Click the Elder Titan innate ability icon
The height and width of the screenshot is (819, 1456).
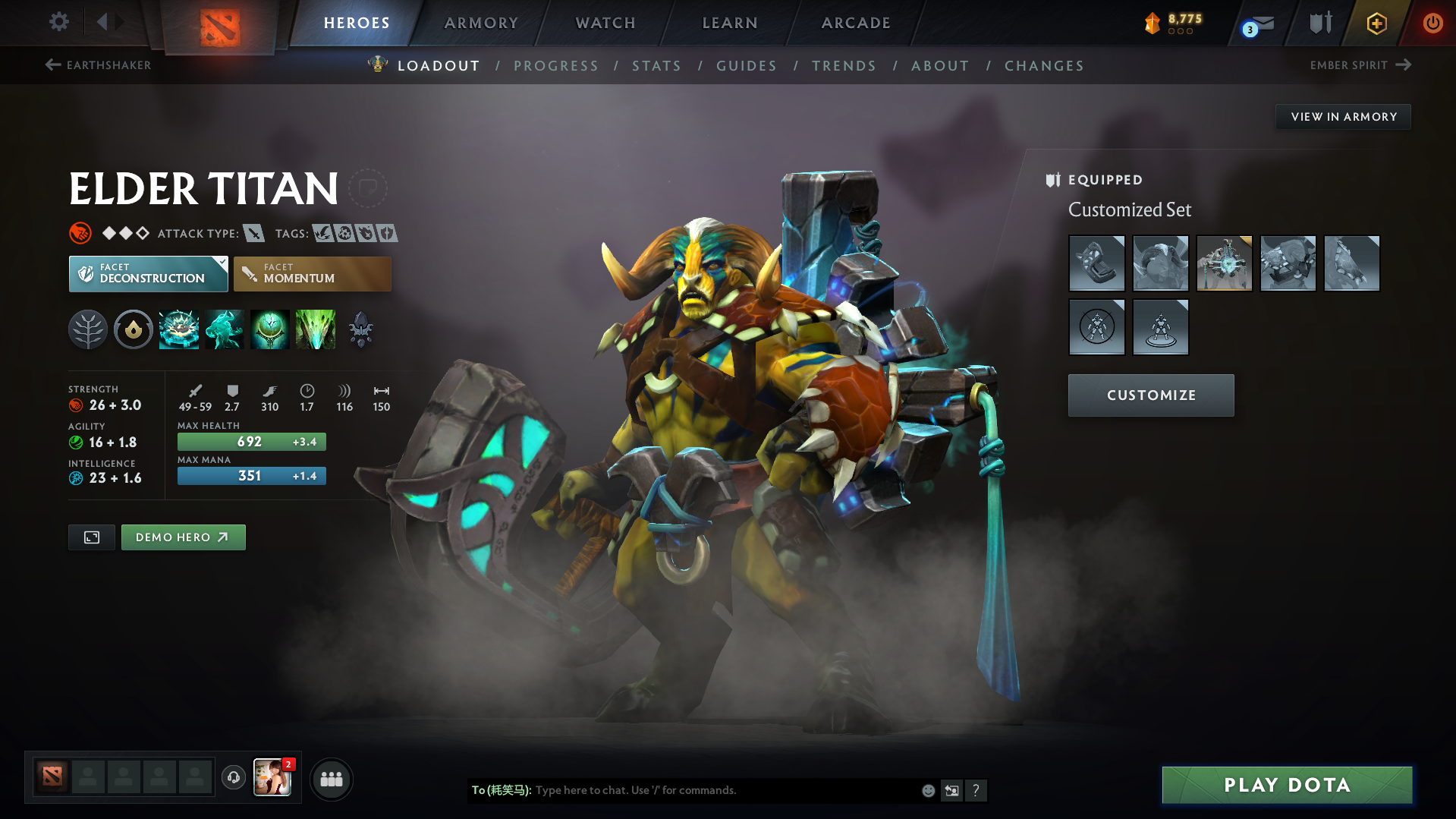coord(134,329)
